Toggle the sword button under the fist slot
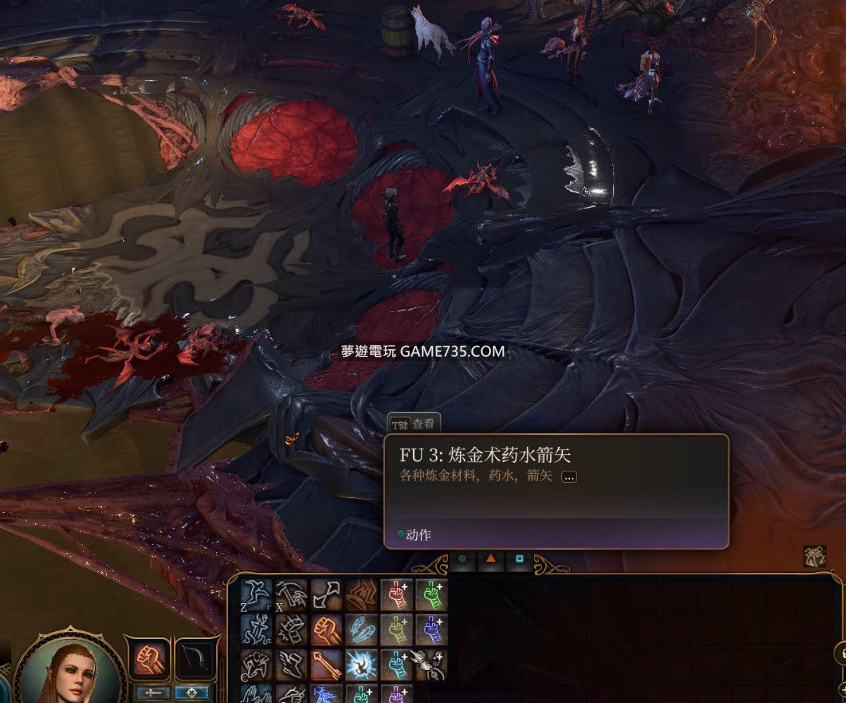 click(152, 692)
